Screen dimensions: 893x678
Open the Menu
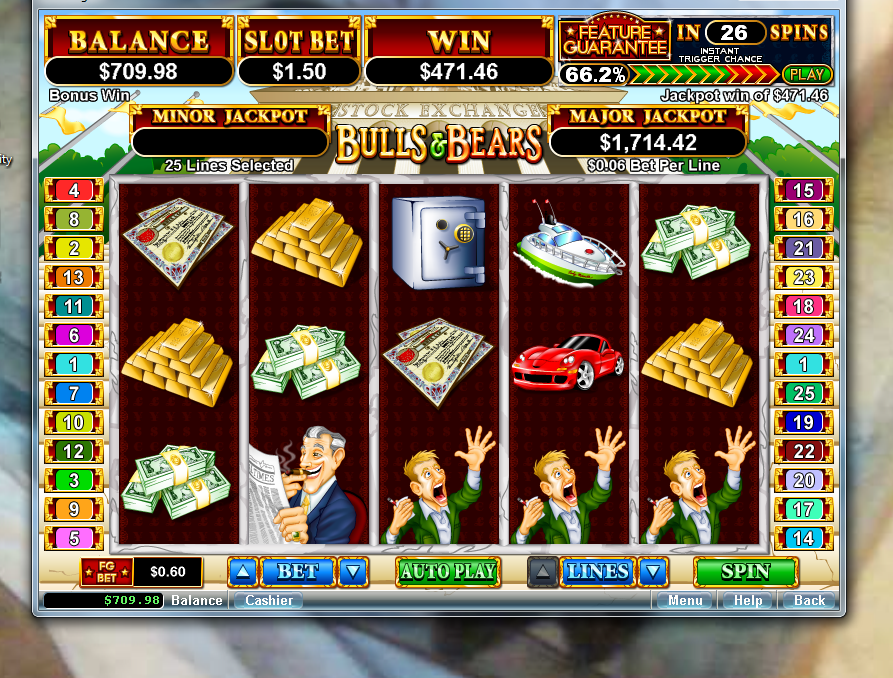click(x=685, y=600)
